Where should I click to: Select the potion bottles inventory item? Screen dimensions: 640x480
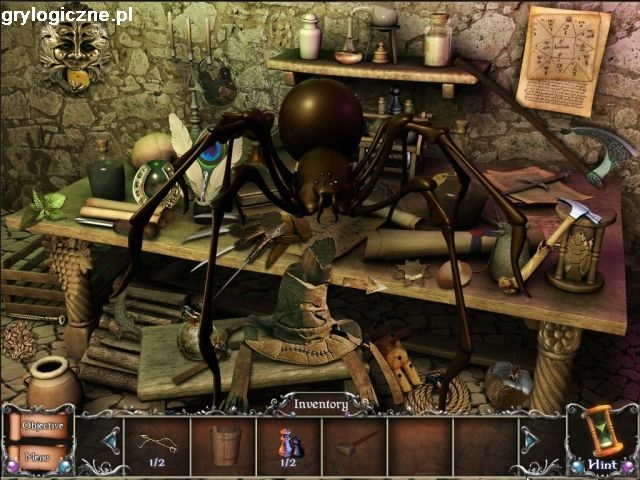coord(288,441)
